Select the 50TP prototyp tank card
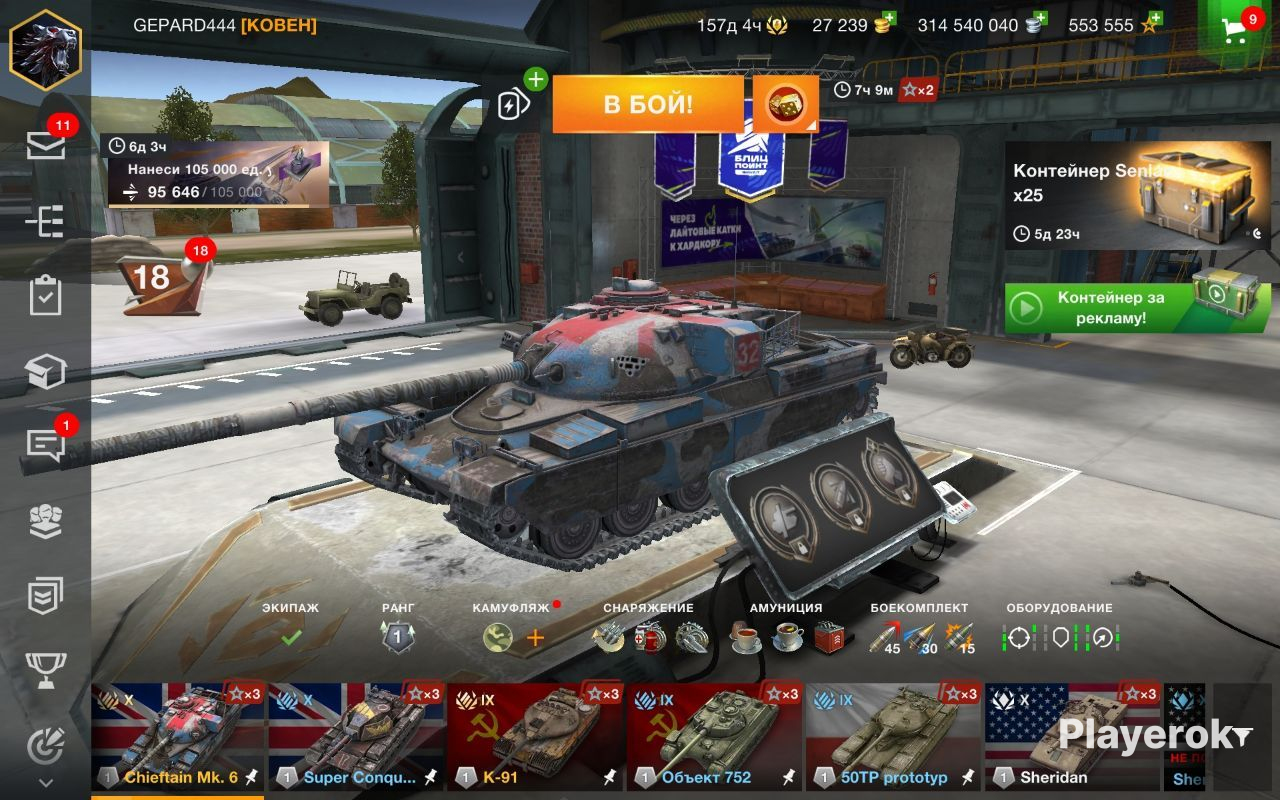The width and height of the screenshot is (1280, 800). coord(893,737)
